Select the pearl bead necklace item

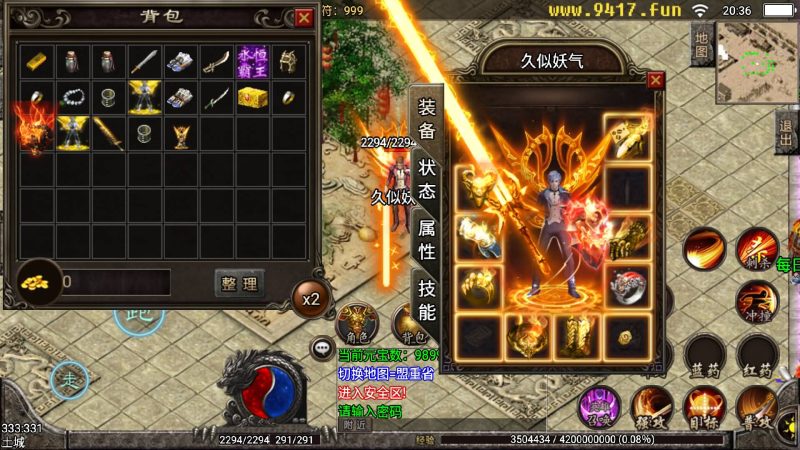pos(73,98)
